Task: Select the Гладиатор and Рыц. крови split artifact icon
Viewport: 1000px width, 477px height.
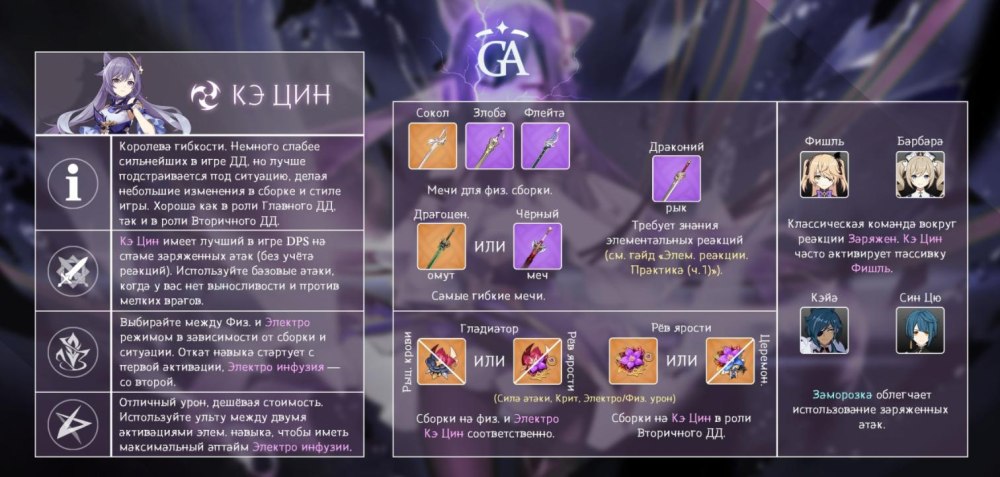Action: [441, 363]
